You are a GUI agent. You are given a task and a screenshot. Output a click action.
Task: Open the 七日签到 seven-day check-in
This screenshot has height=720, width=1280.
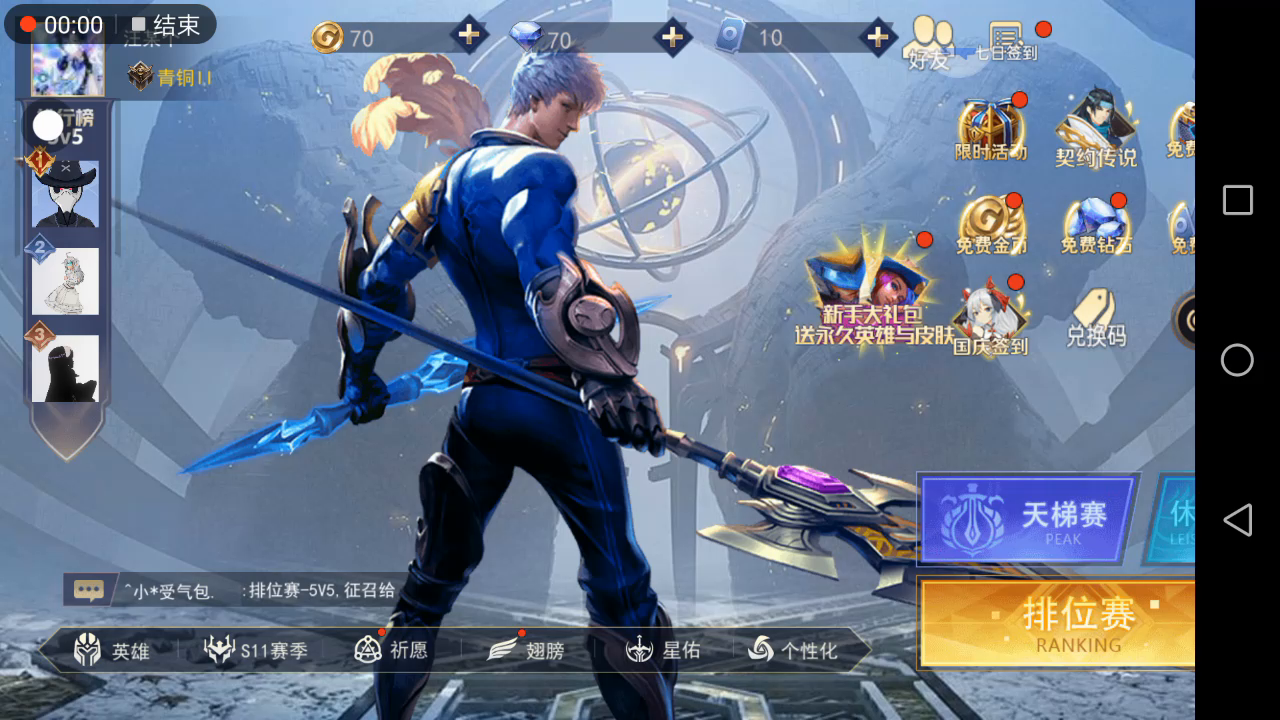1007,42
